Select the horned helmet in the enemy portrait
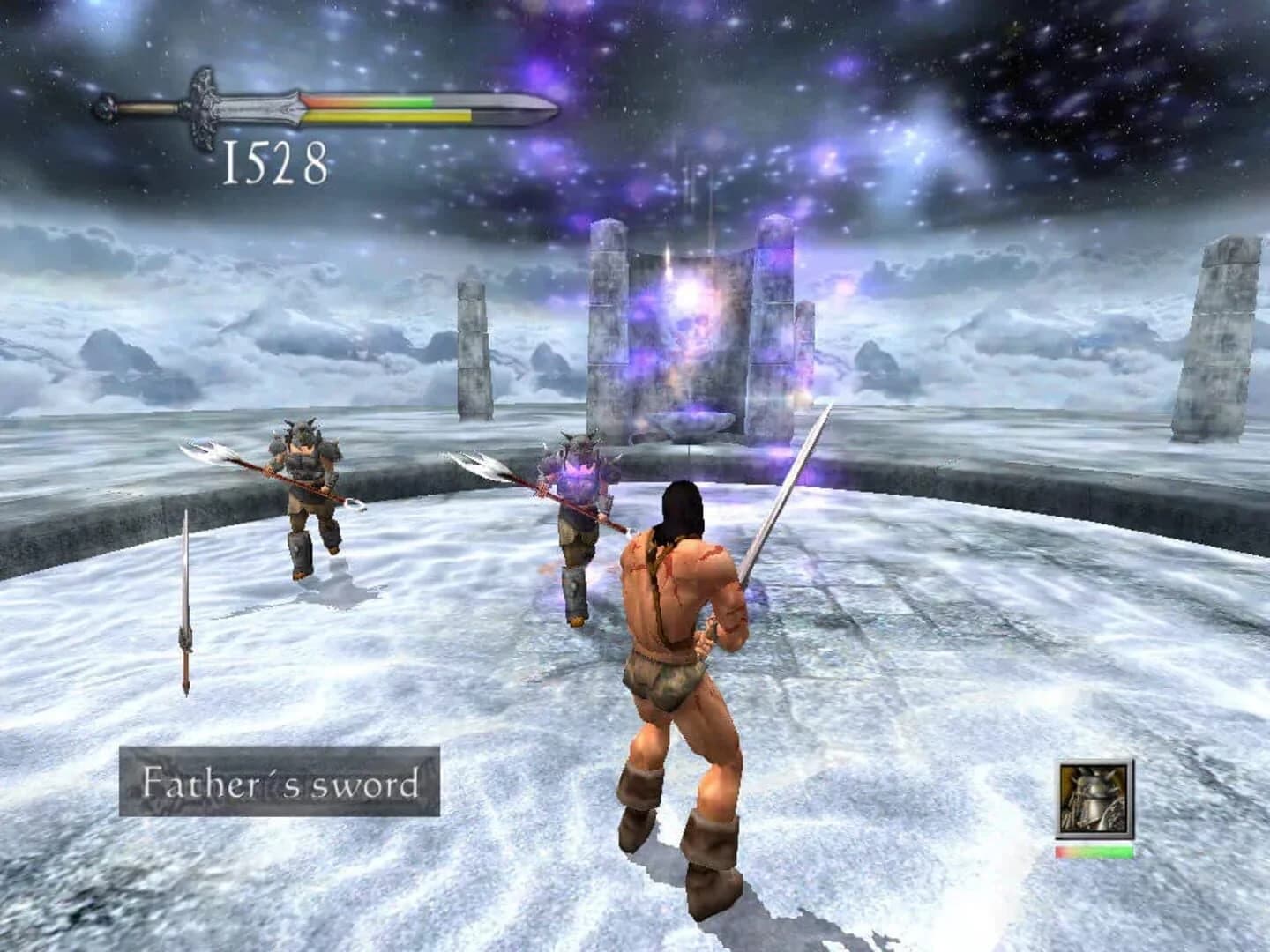Viewport: 1270px width, 952px height. click(x=1094, y=785)
